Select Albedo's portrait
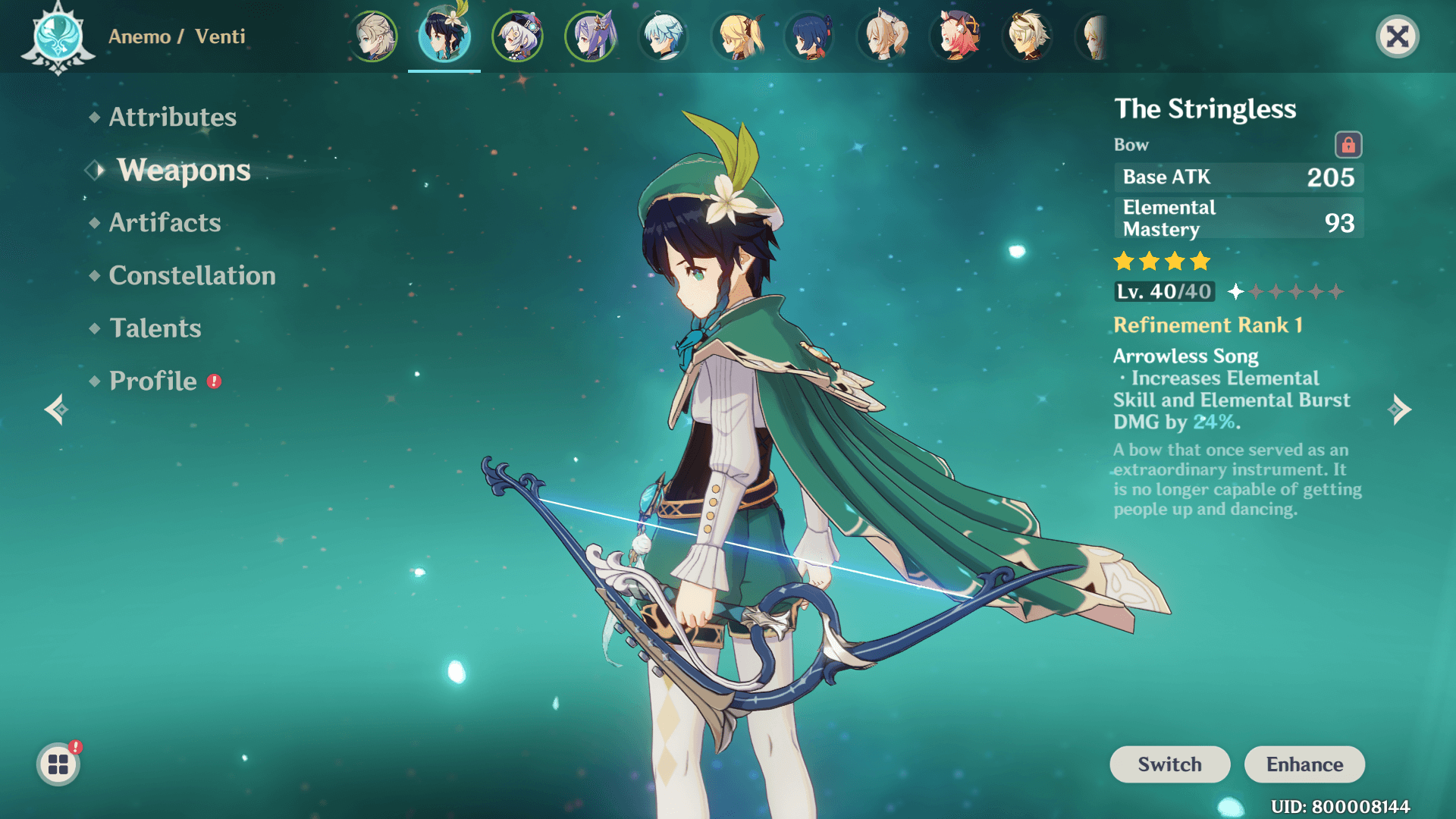Image resolution: width=1456 pixels, height=819 pixels. (372, 36)
